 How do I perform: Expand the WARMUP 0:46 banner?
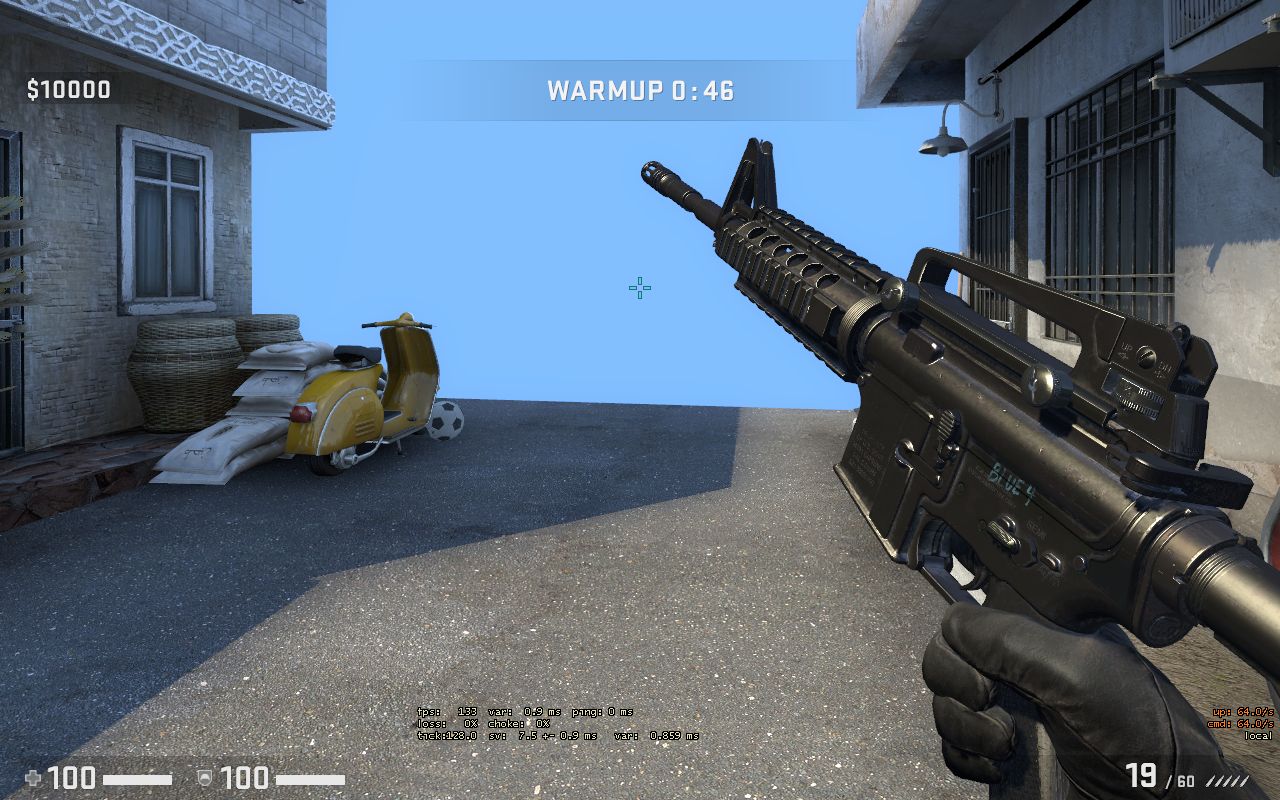click(638, 91)
